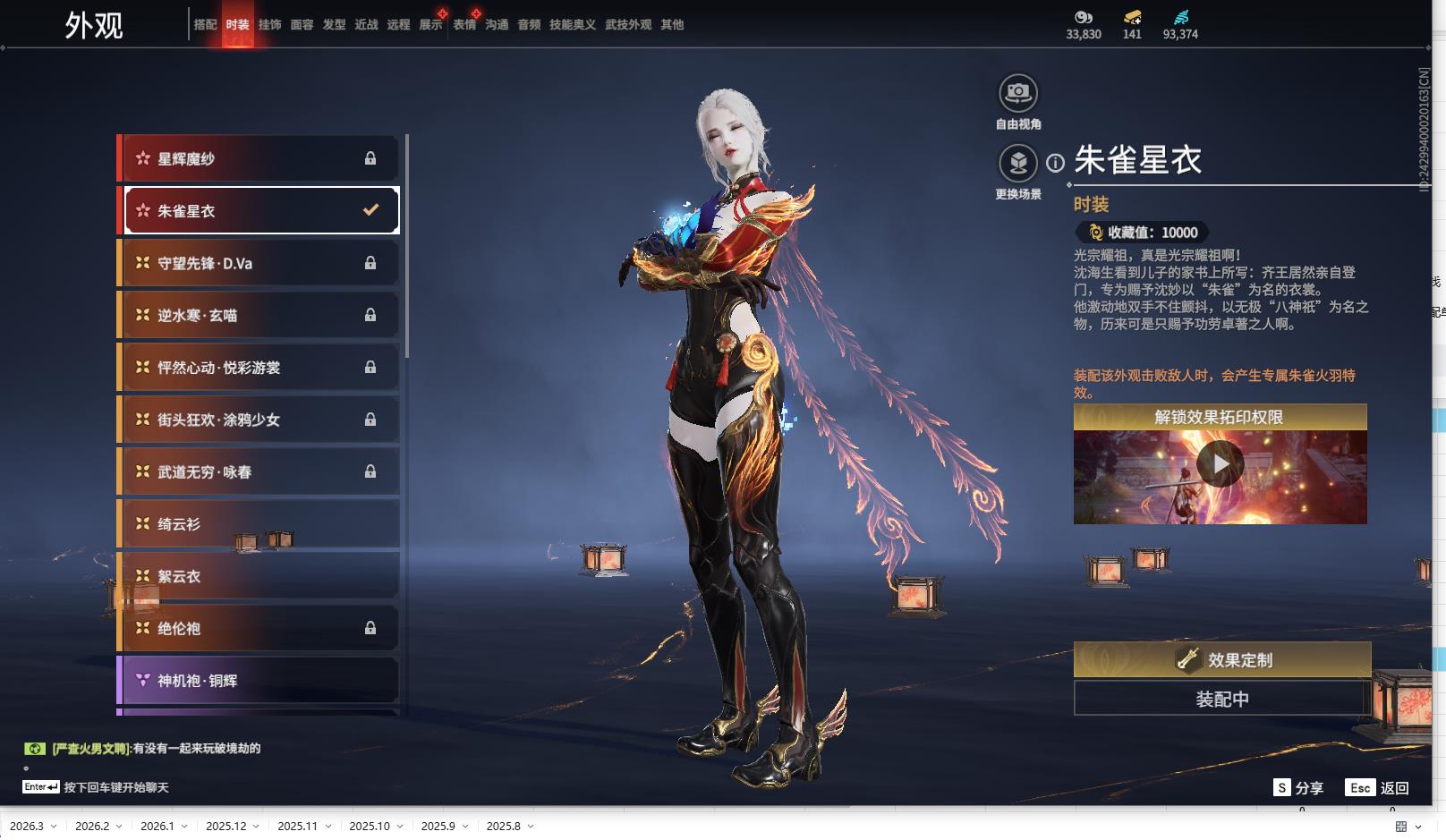Image resolution: width=1446 pixels, height=840 pixels.
Task: Share the outfit with 分享
Action: [x=1298, y=788]
